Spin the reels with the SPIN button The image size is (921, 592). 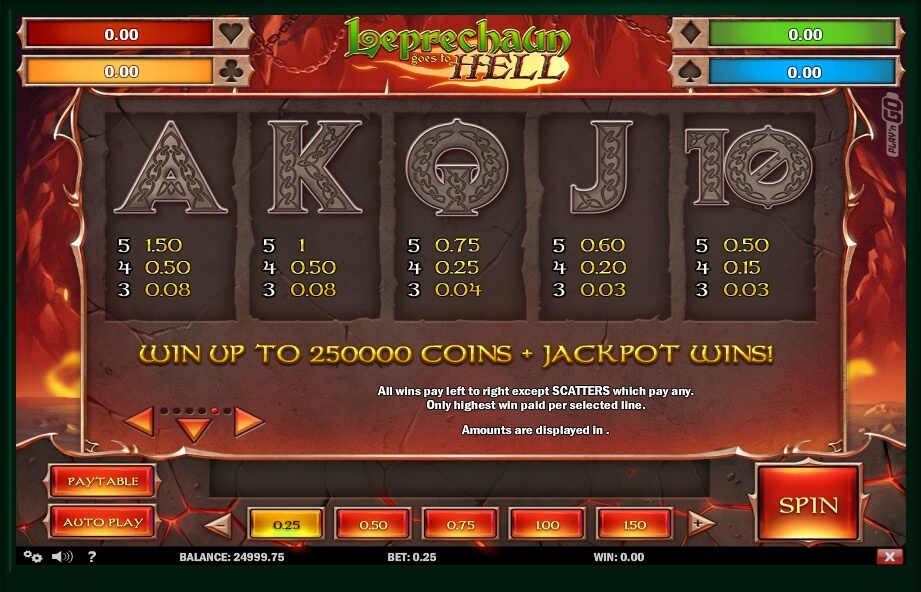tap(808, 504)
